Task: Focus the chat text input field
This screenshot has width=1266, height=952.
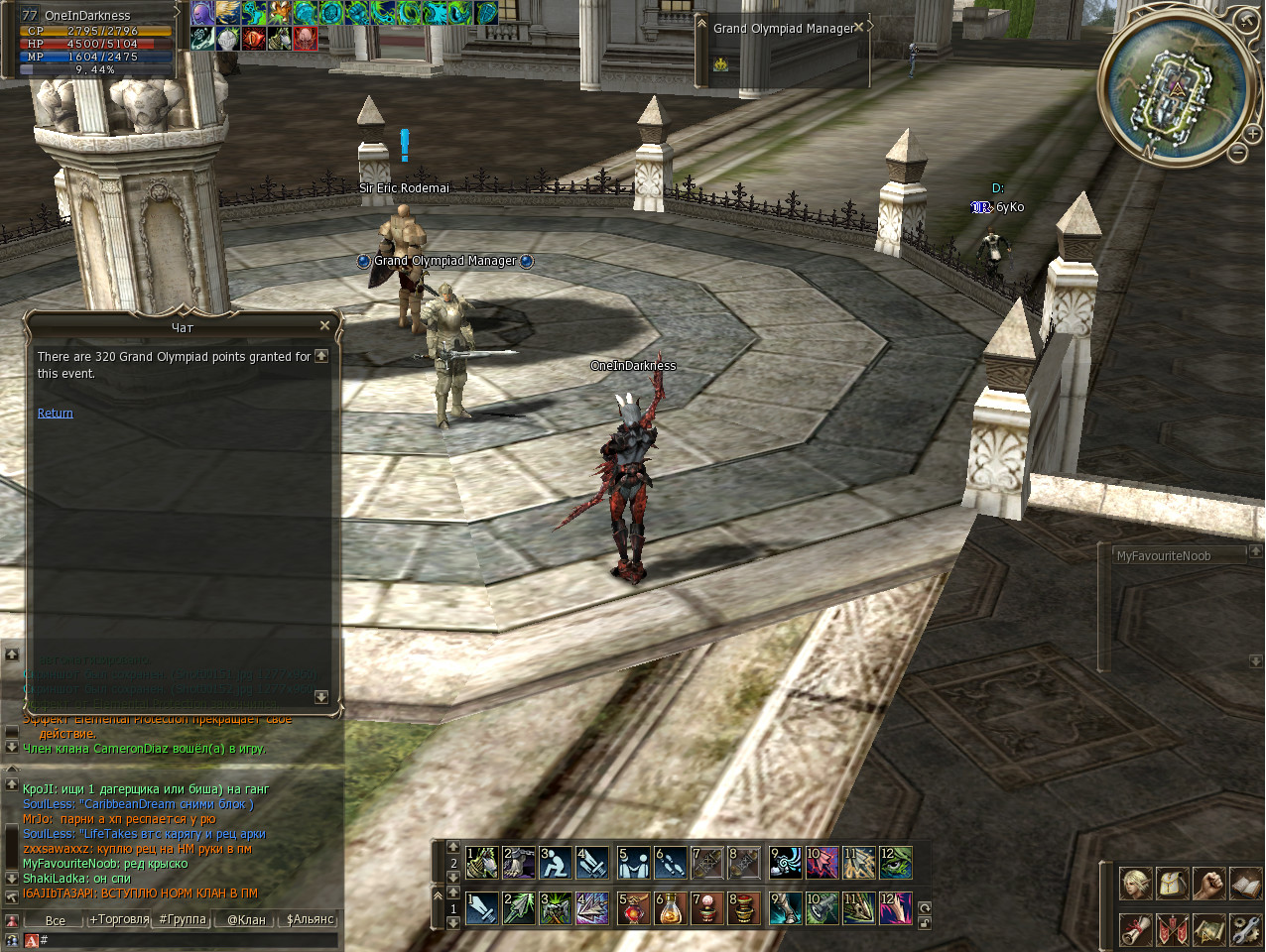Action: [x=189, y=940]
